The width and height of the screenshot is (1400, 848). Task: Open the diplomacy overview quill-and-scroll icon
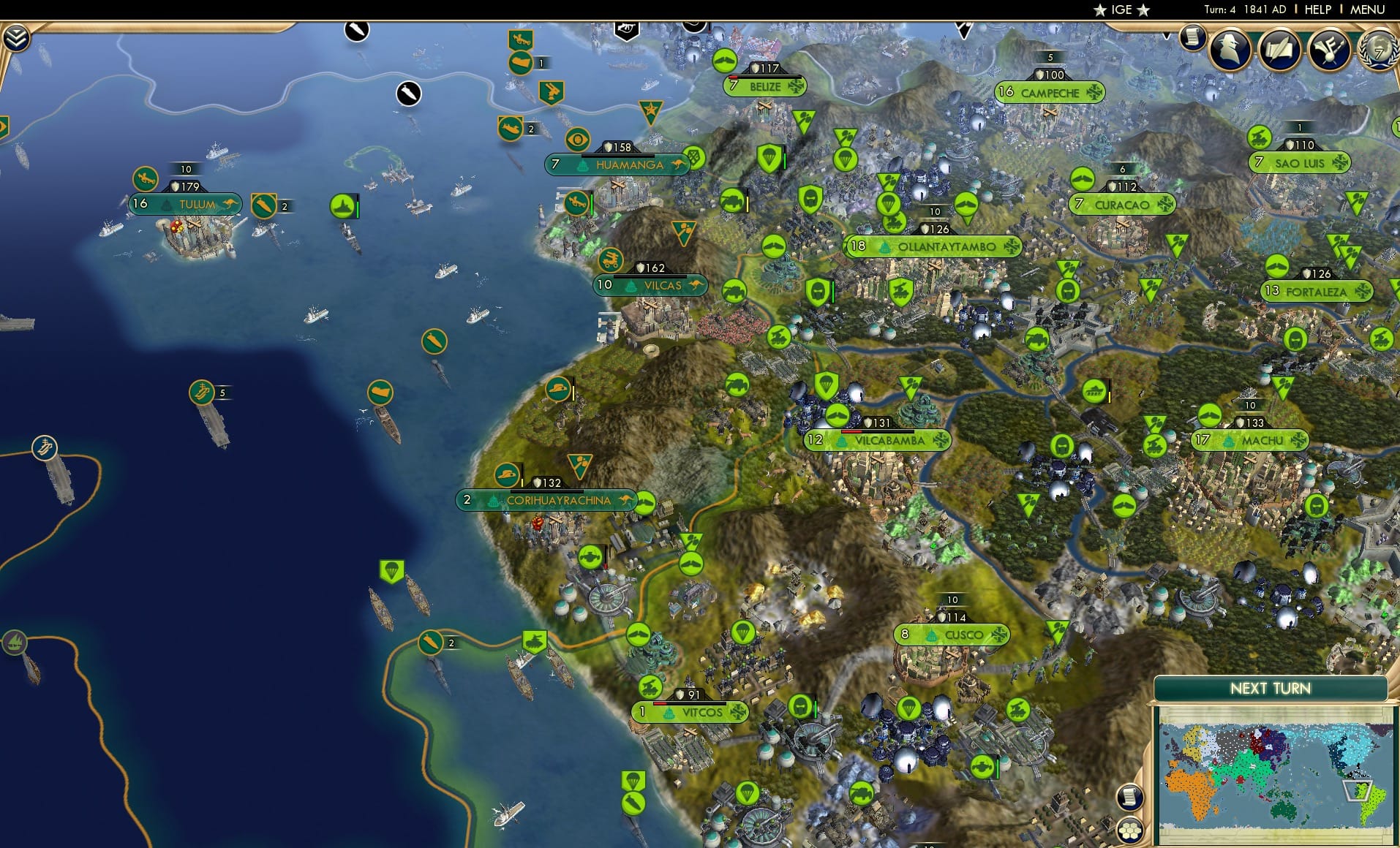(1281, 48)
